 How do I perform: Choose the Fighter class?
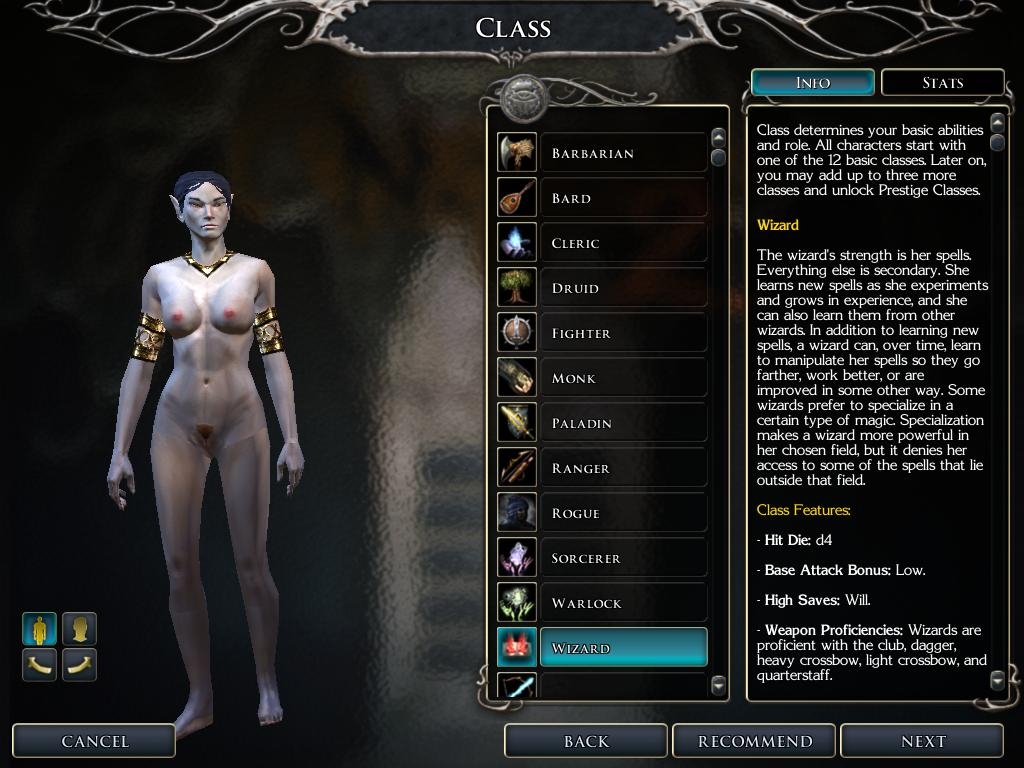622,333
